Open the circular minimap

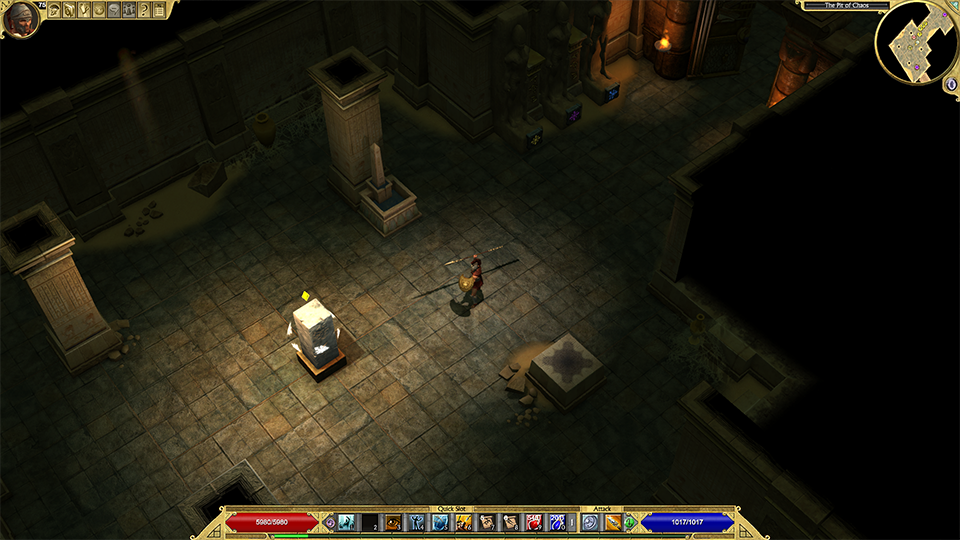[x=916, y=42]
